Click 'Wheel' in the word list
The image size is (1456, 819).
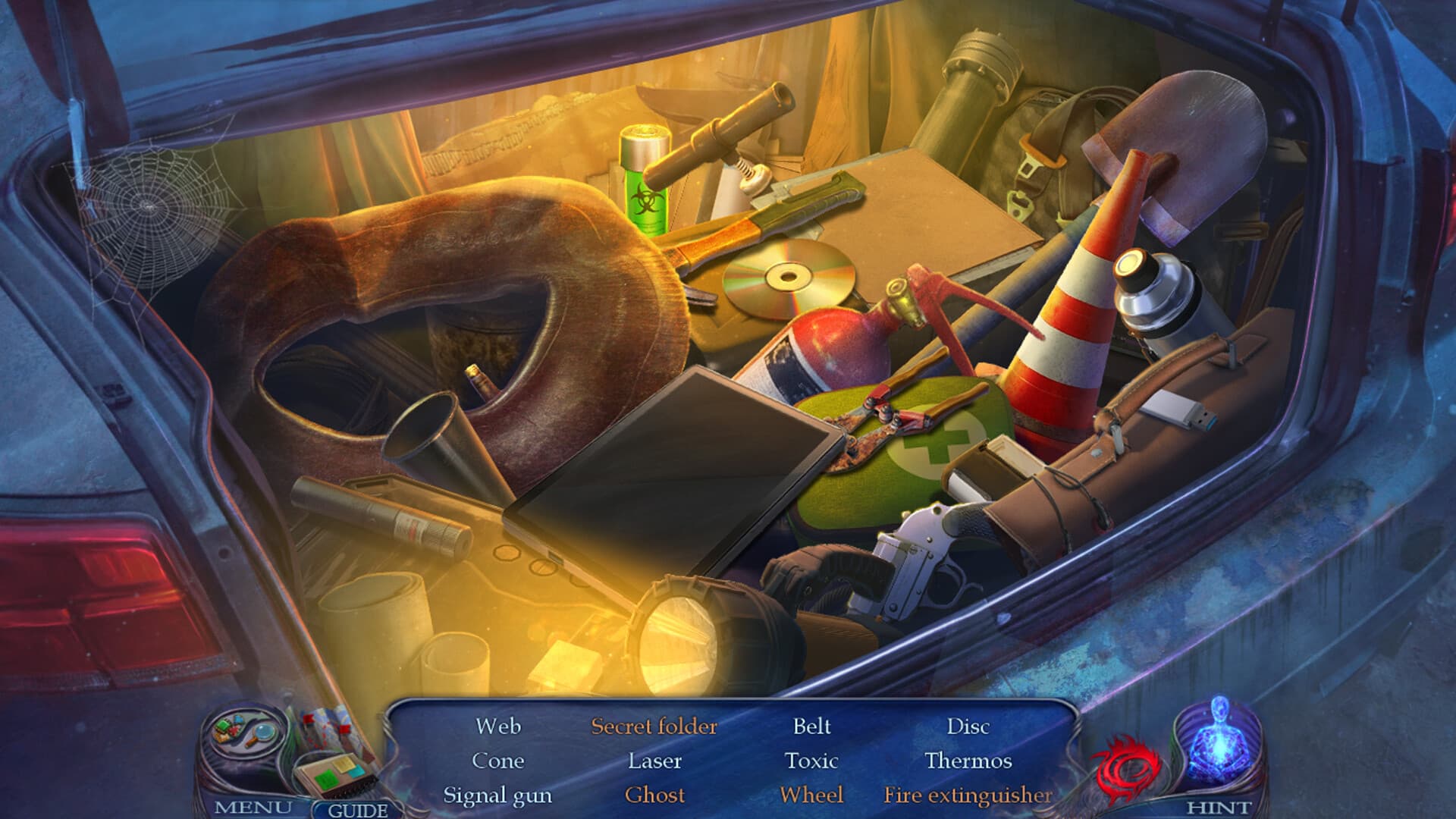click(812, 795)
